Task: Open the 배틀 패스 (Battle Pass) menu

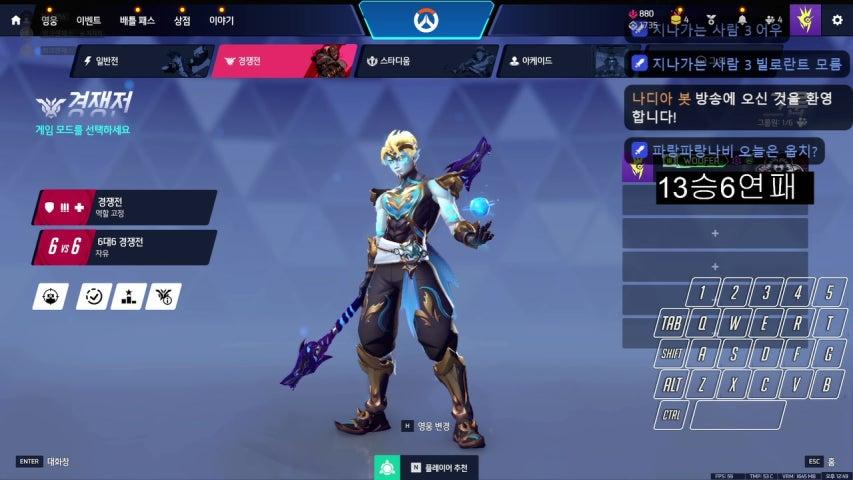Action: click(x=135, y=20)
